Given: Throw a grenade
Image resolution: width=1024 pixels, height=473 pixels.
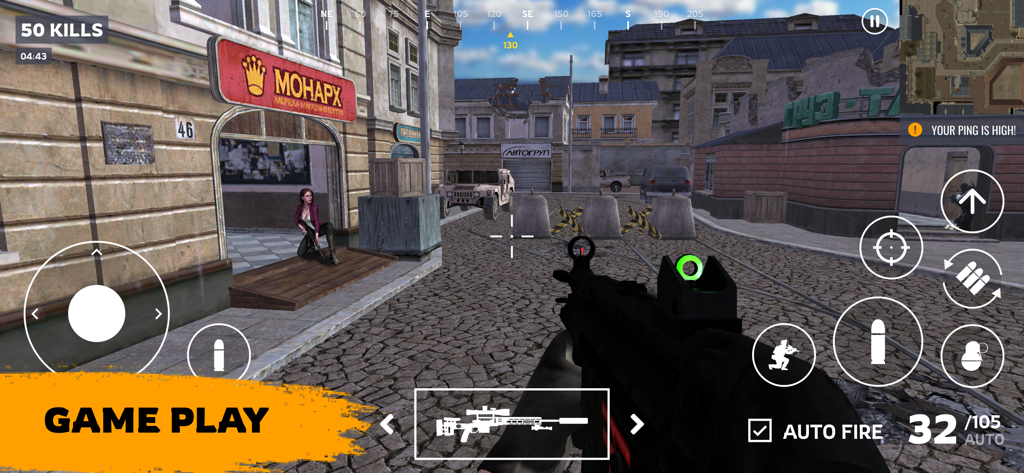Looking at the screenshot, I should tap(971, 356).
